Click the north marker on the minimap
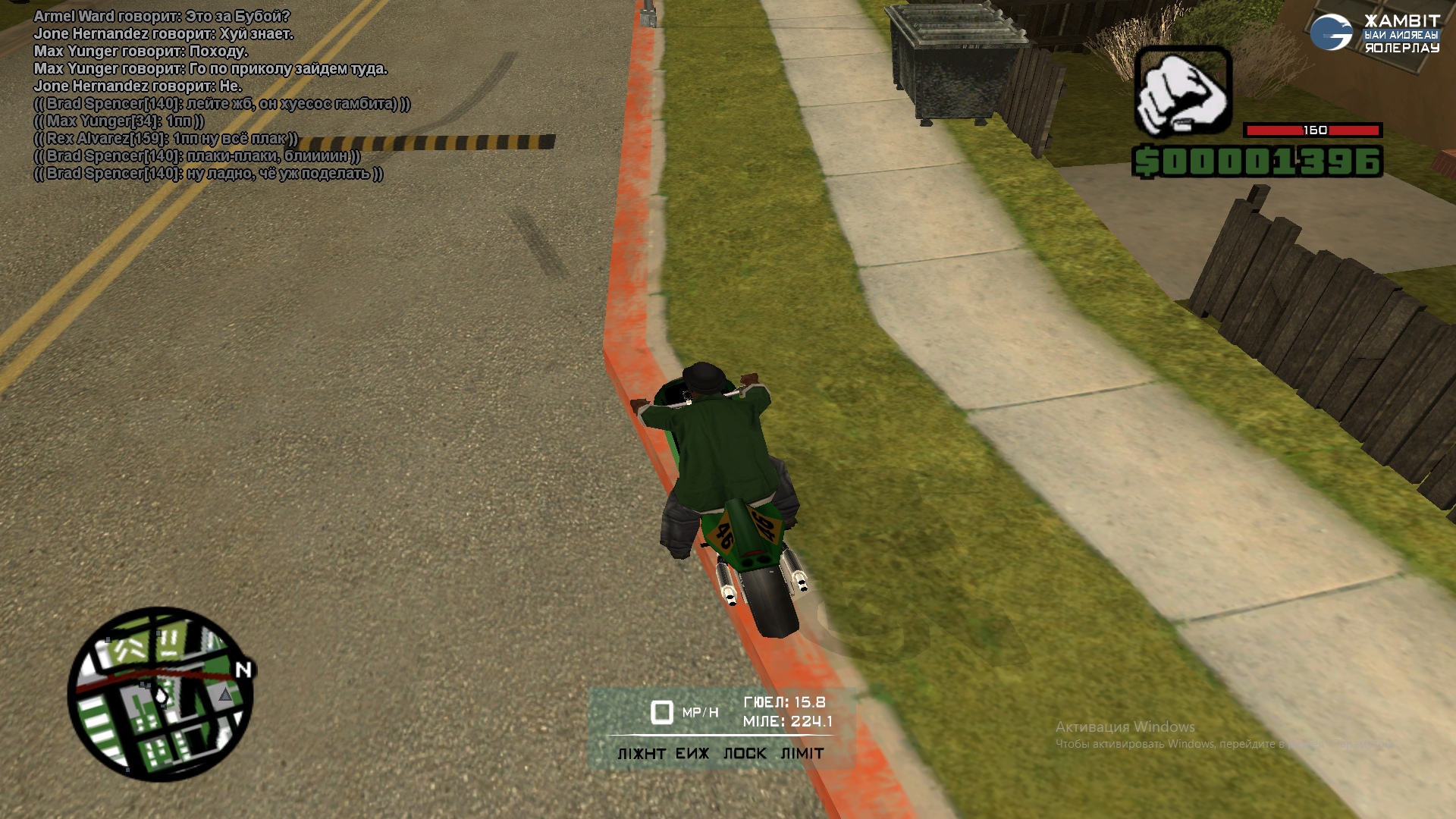 [x=243, y=670]
